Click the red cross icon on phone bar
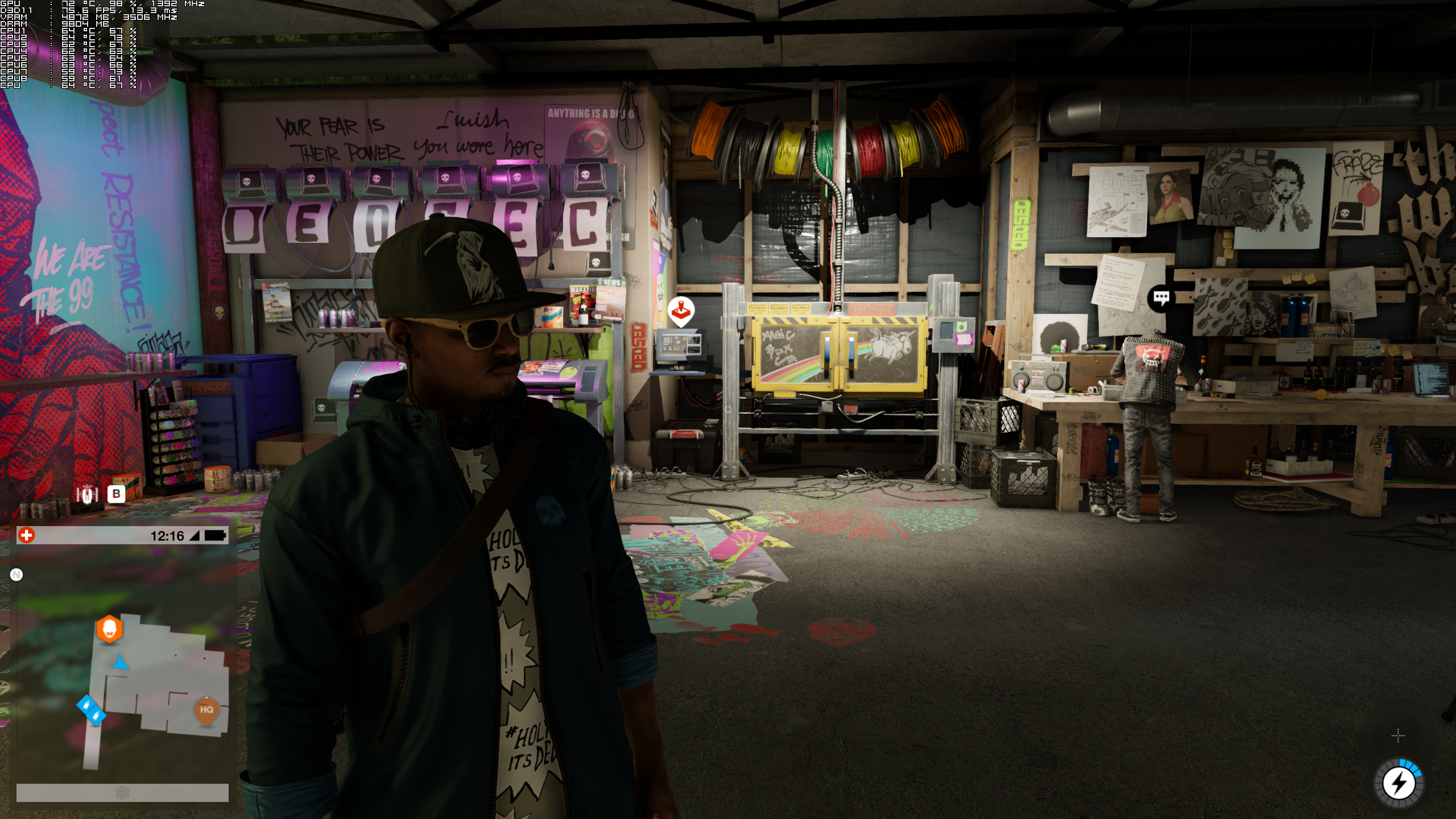 27,535
